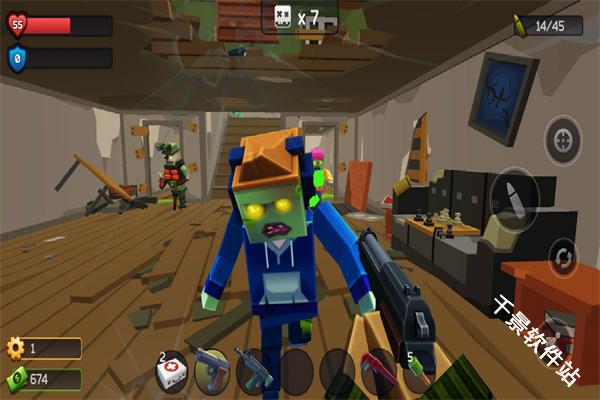Select the green popsicle item slot
The height and width of the screenshot is (400, 600).
tap(418, 370)
